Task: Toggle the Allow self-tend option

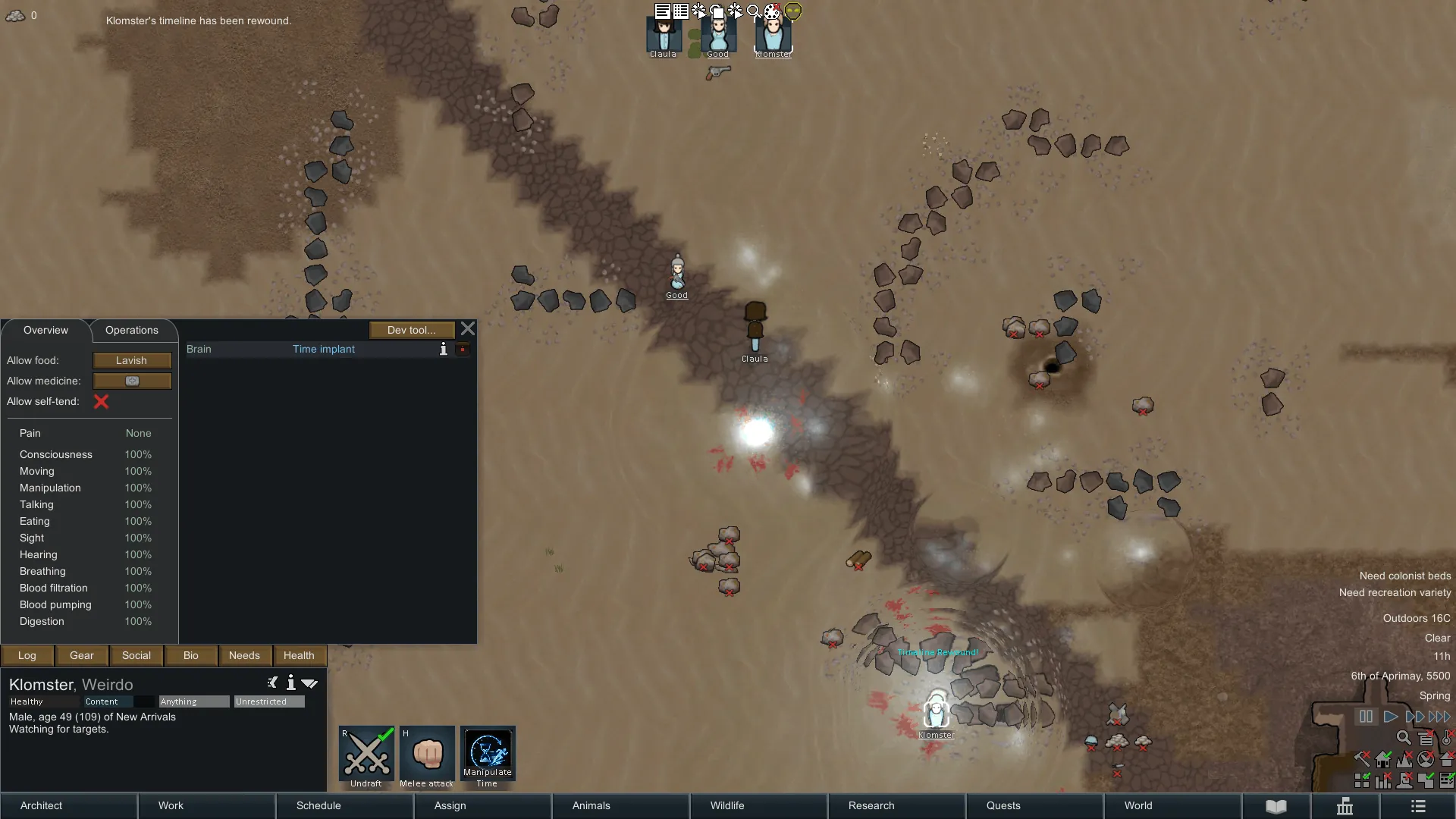Action: pyautogui.click(x=101, y=402)
